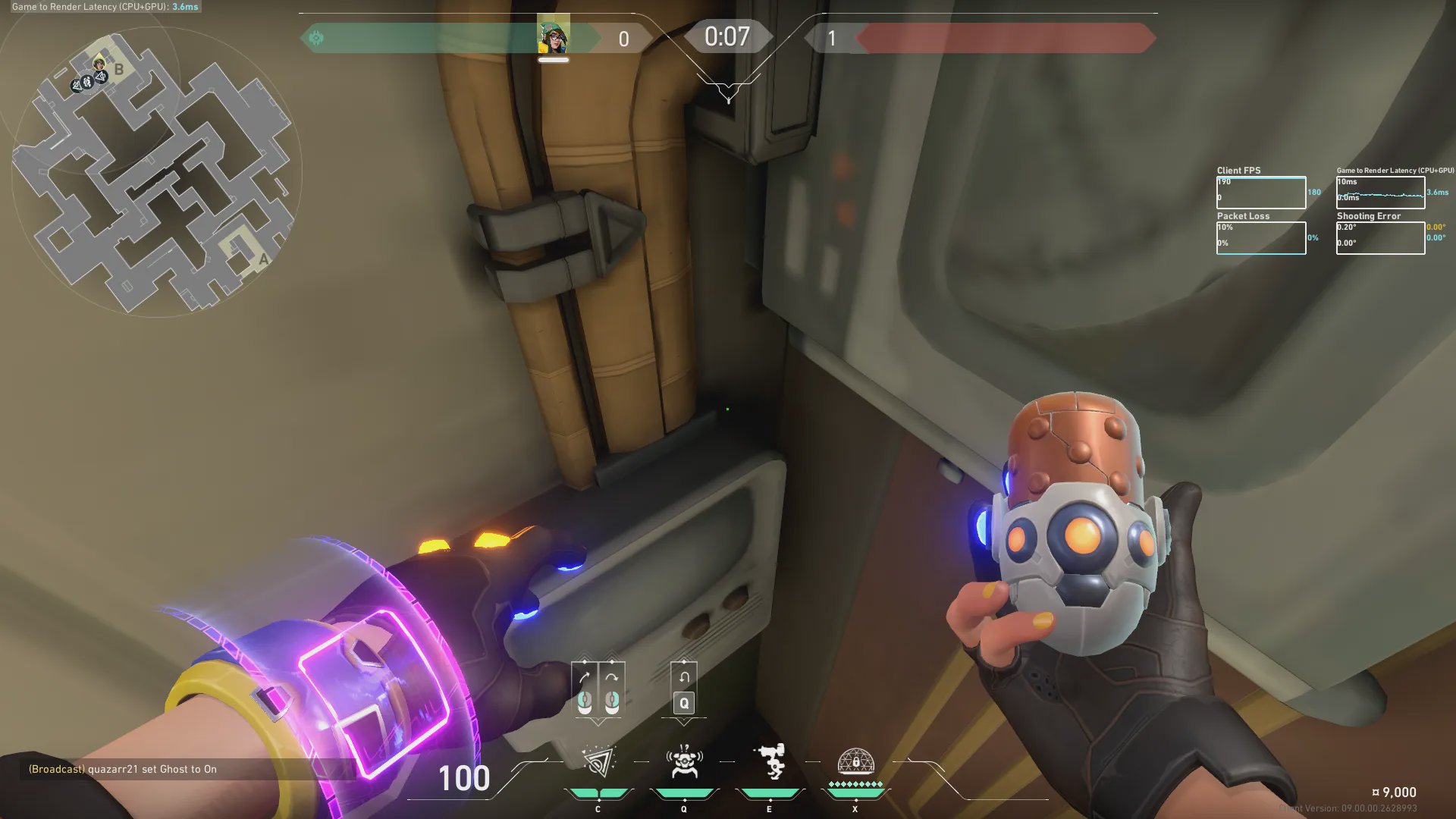Activate the Nanoswarm ability icon
Viewport: 1456px width, 819px height.
click(x=598, y=762)
